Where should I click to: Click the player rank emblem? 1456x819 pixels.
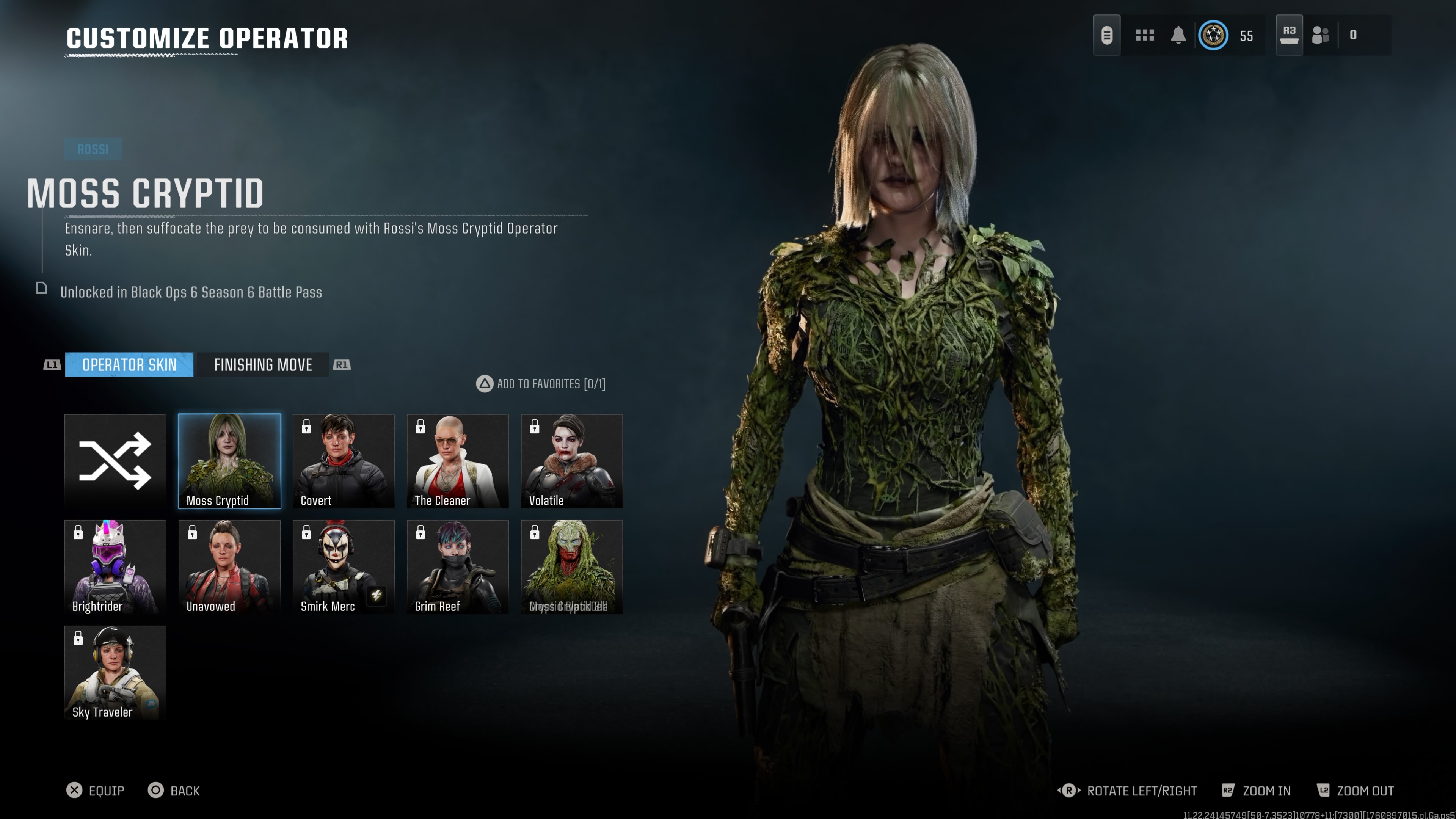tap(1213, 35)
